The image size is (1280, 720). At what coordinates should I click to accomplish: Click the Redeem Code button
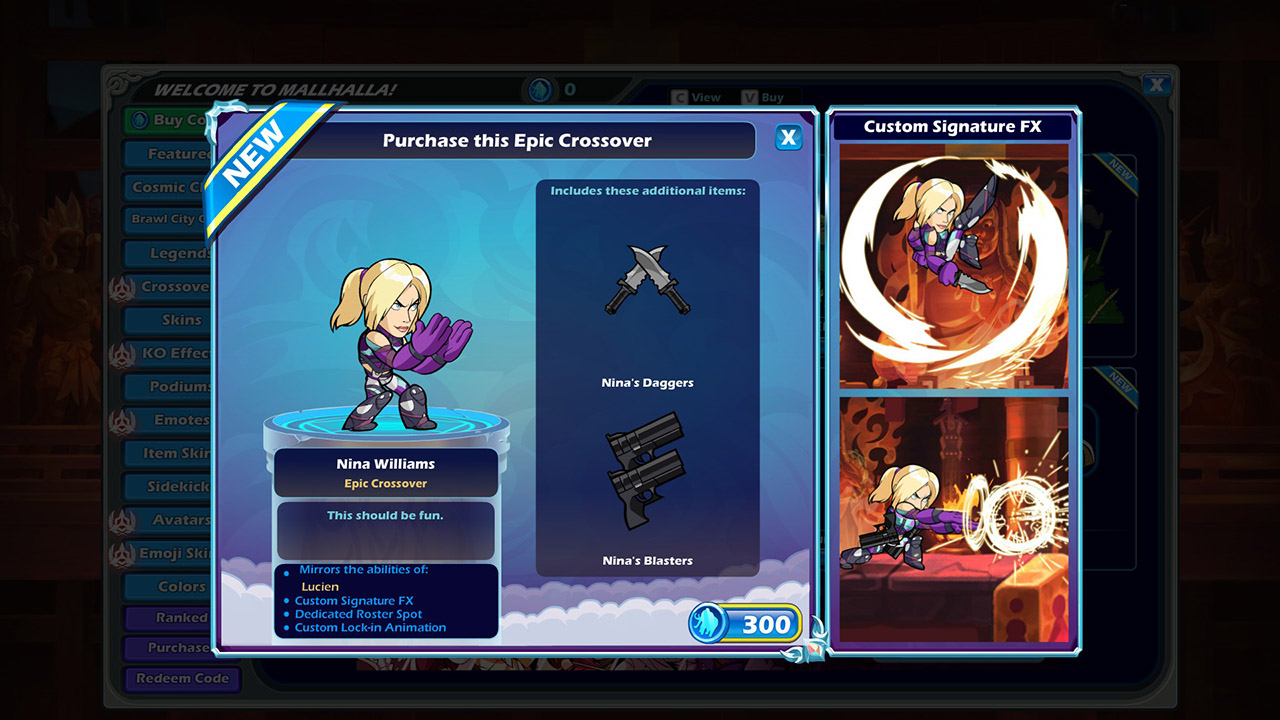(x=182, y=679)
